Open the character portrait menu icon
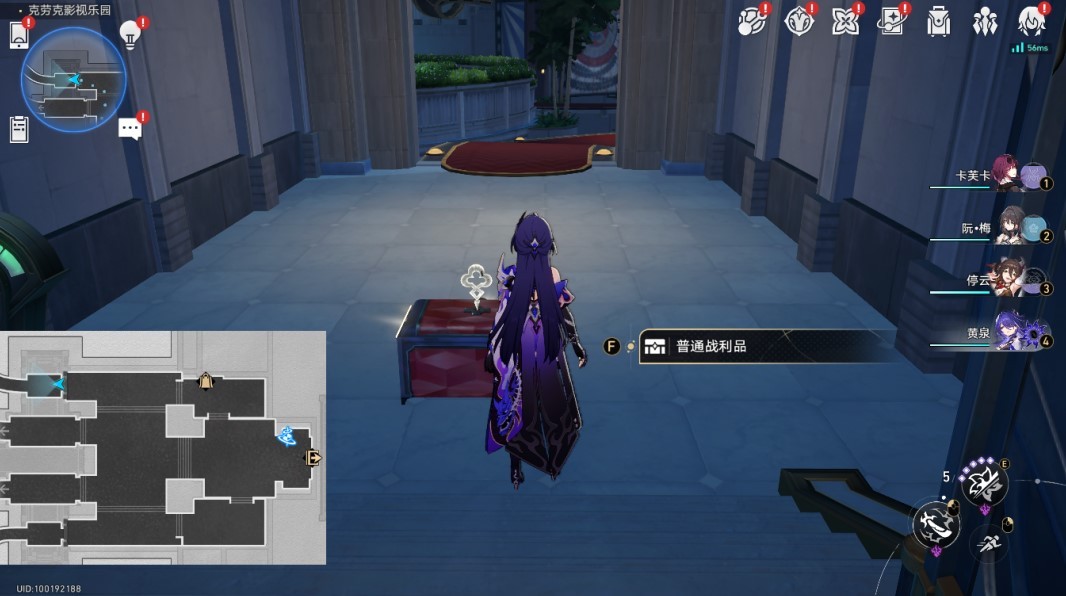1066x596 pixels. (x=1031, y=21)
